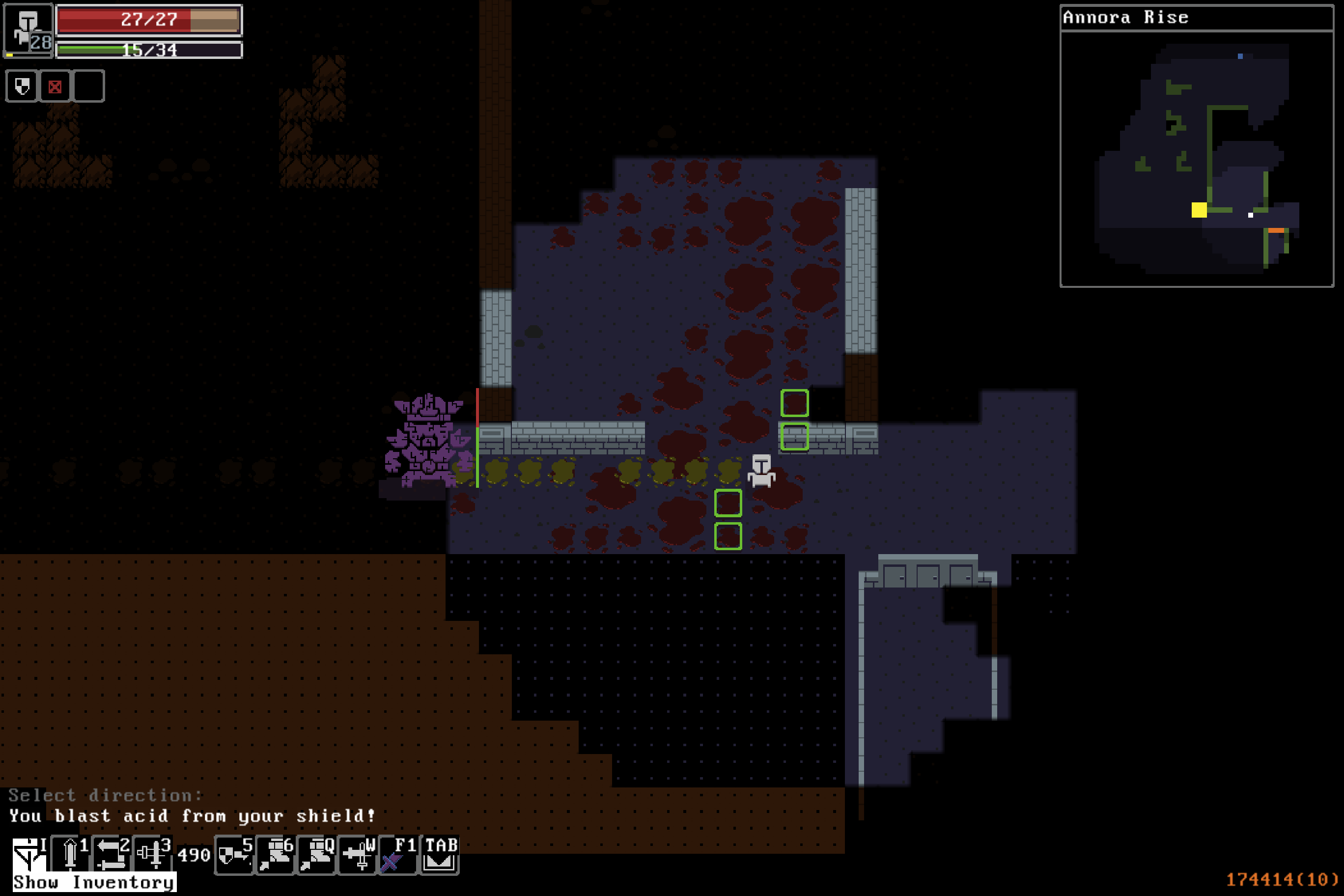Open the Annora Rise minimap

coord(1197,158)
